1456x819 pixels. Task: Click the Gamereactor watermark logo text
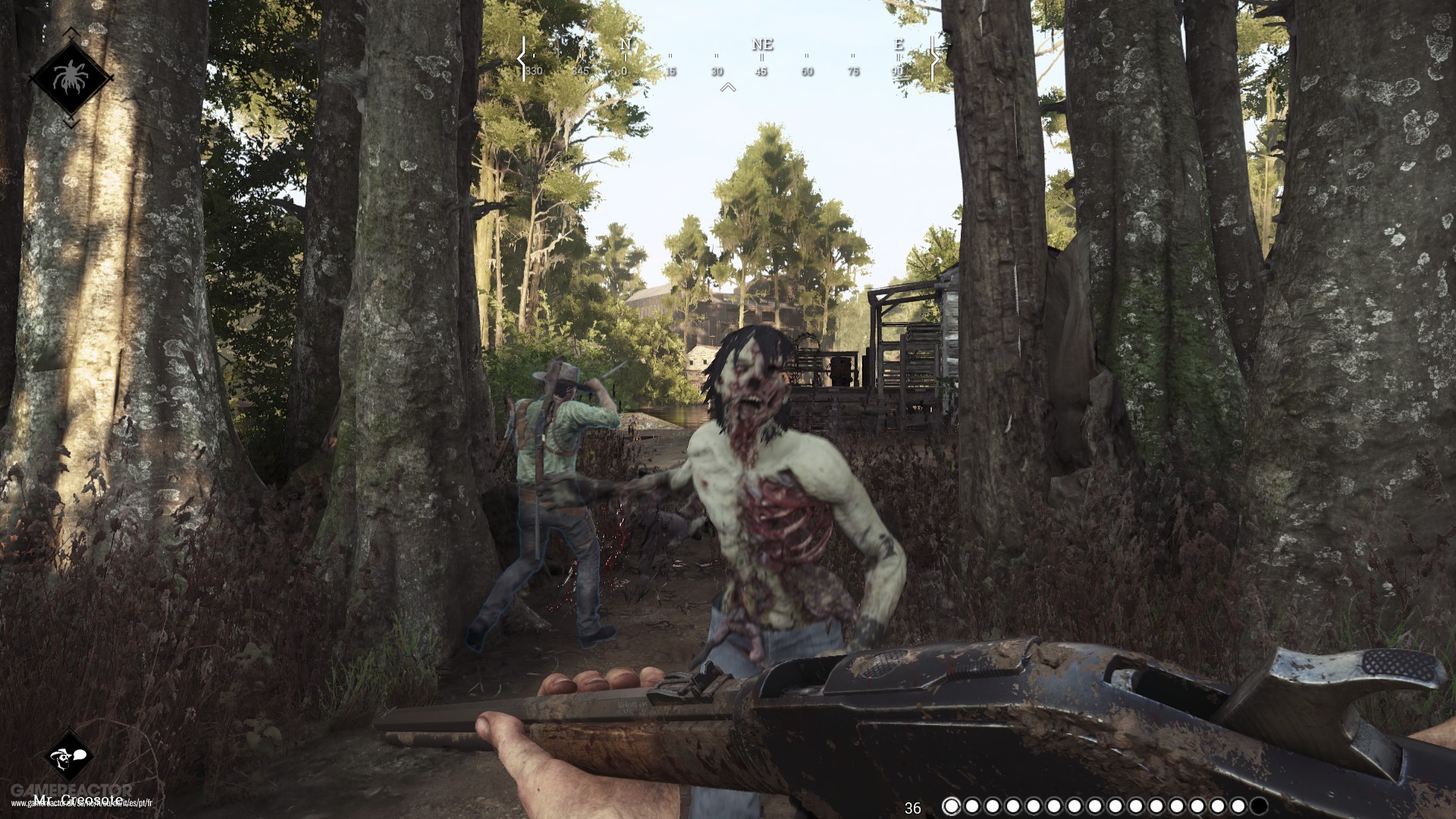tap(72, 787)
